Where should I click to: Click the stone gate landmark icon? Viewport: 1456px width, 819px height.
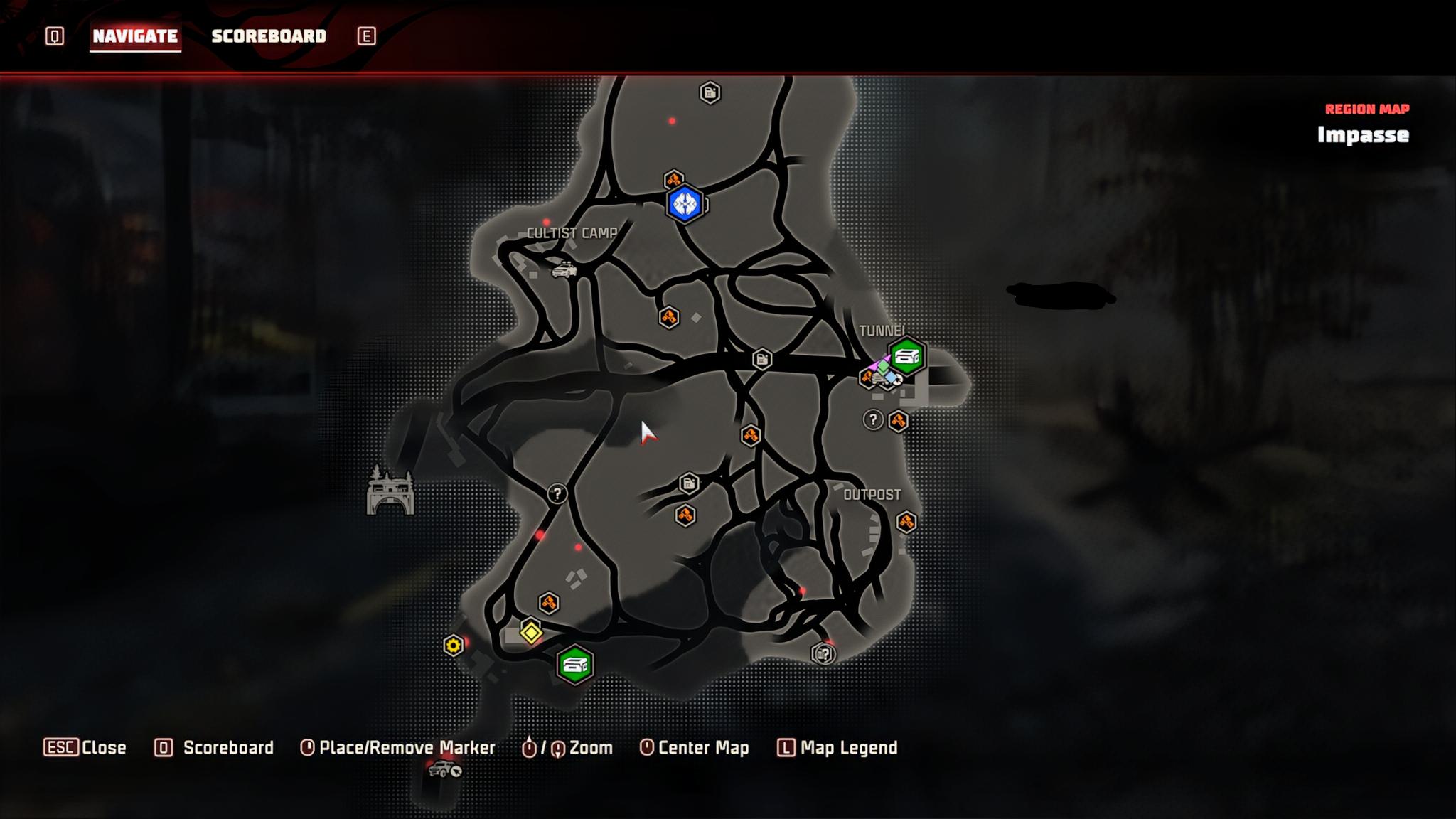390,491
